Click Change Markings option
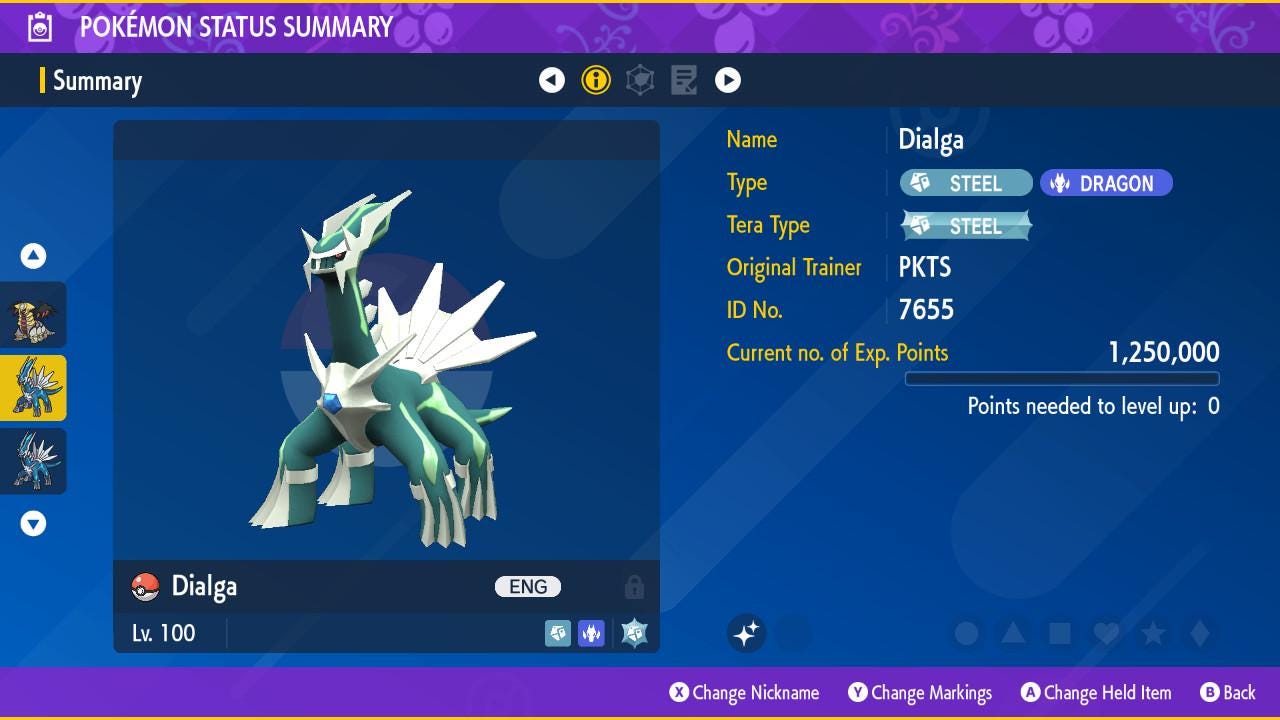 920,693
